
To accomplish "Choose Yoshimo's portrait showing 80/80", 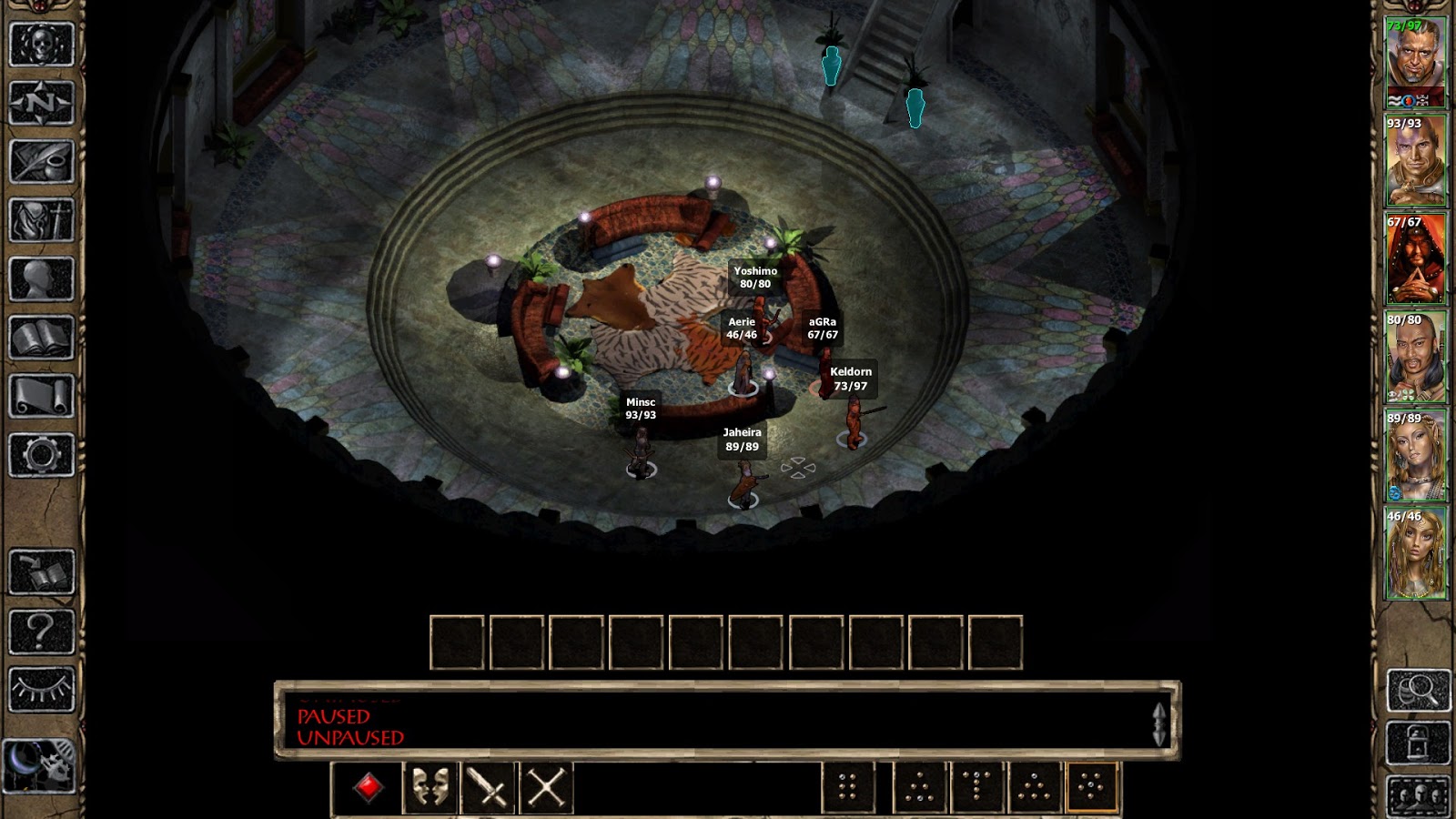I will pos(1416,357).
